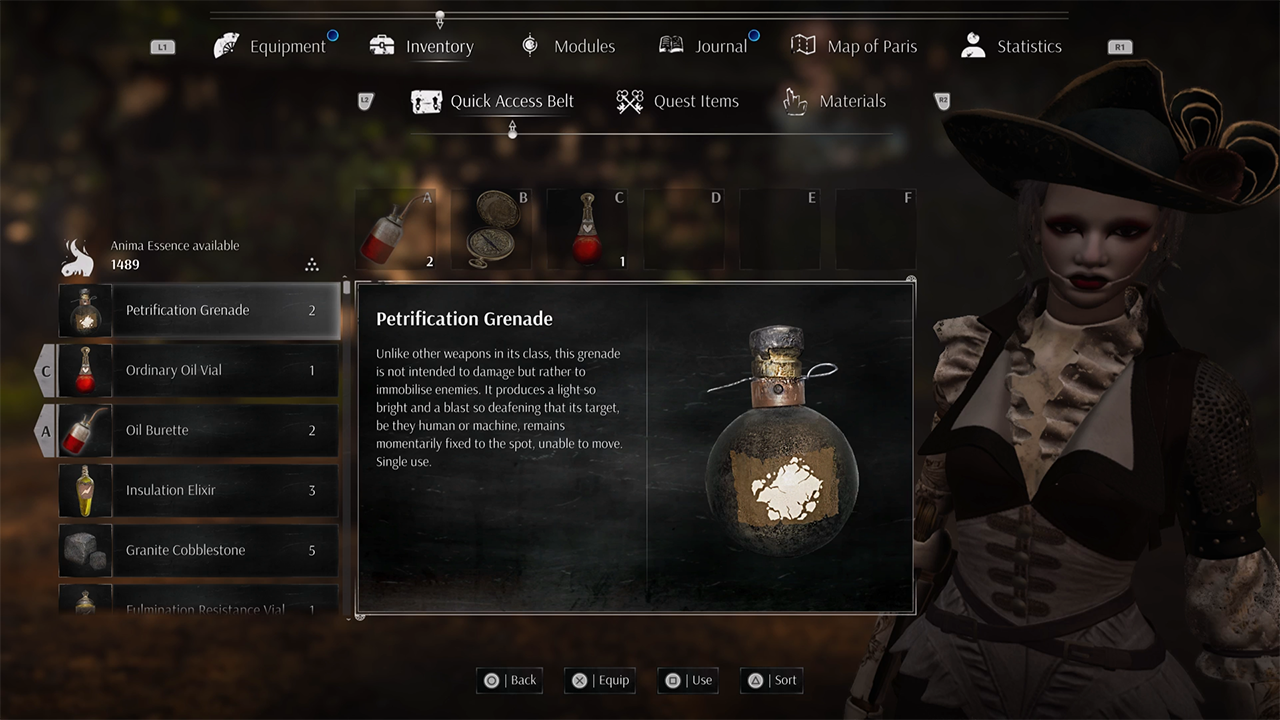Screen dimensions: 1280x720
Task: Open the Inventory tab
Action: (422, 46)
